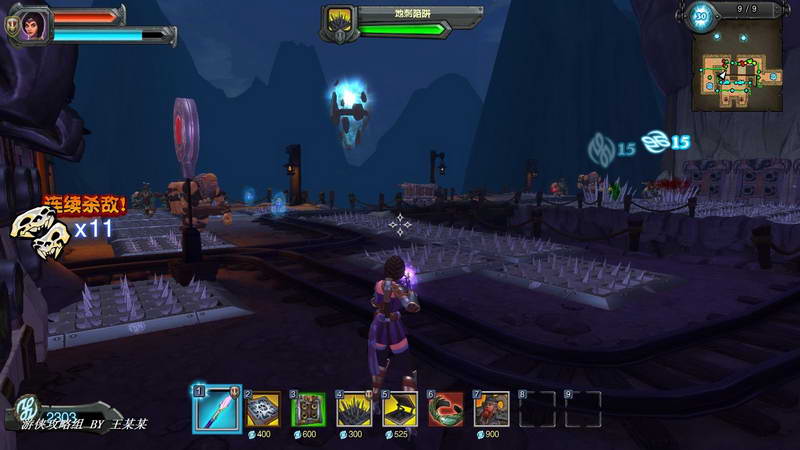Click the sorceress character portrait
This screenshot has height=450, width=800.
[29, 24]
